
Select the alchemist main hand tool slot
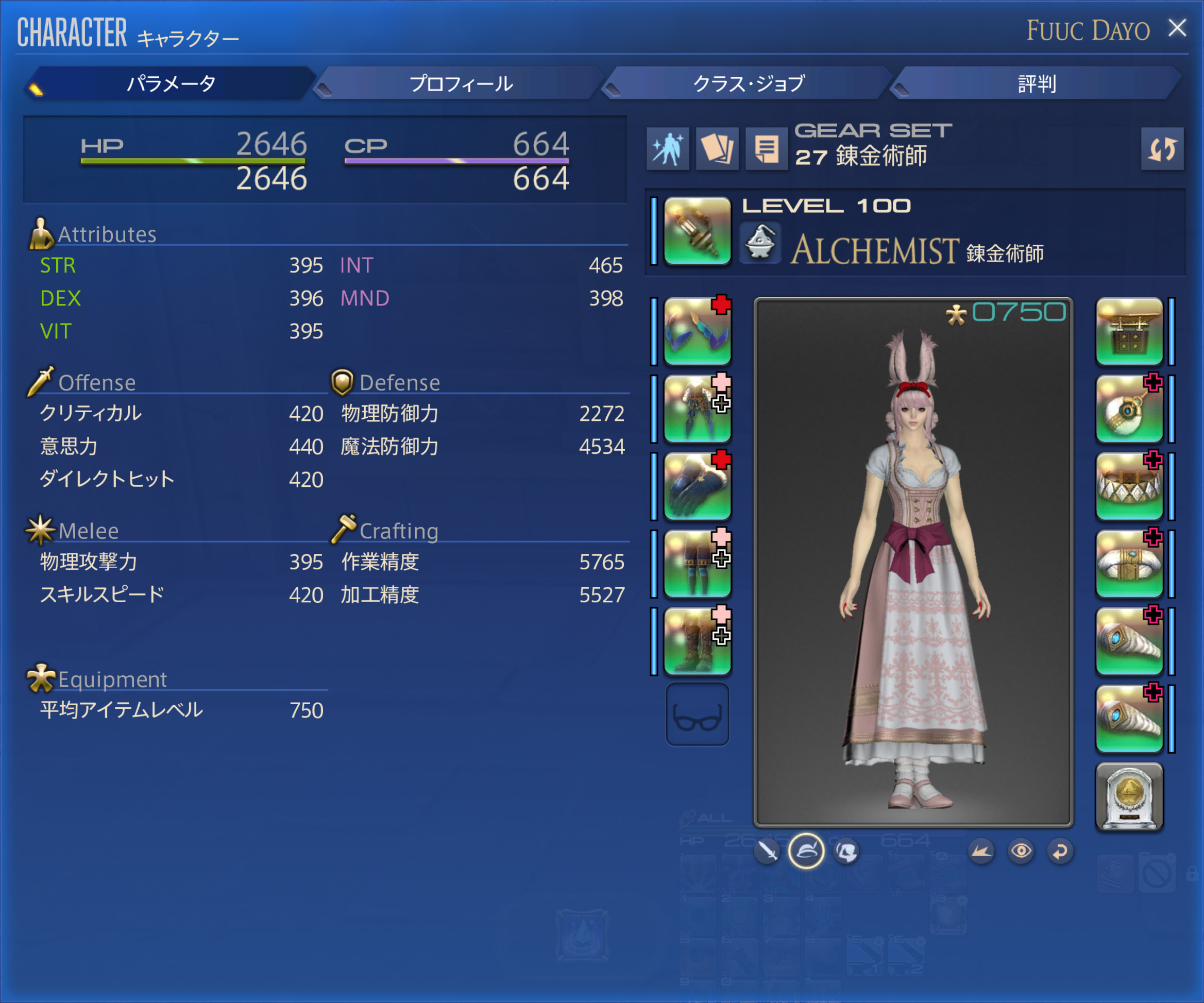(x=697, y=231)
